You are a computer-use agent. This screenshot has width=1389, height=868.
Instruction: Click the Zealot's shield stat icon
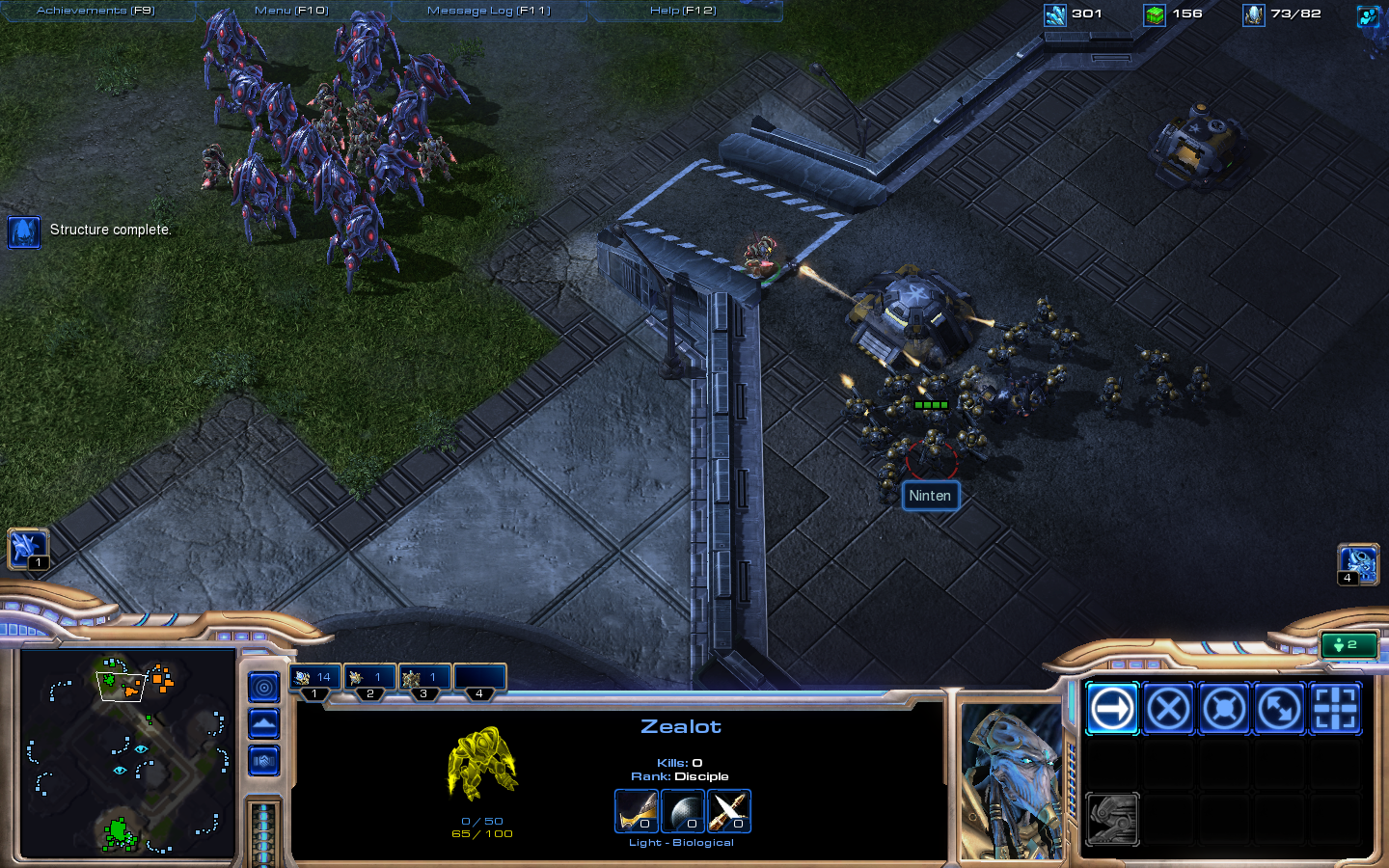click(683, 811)
